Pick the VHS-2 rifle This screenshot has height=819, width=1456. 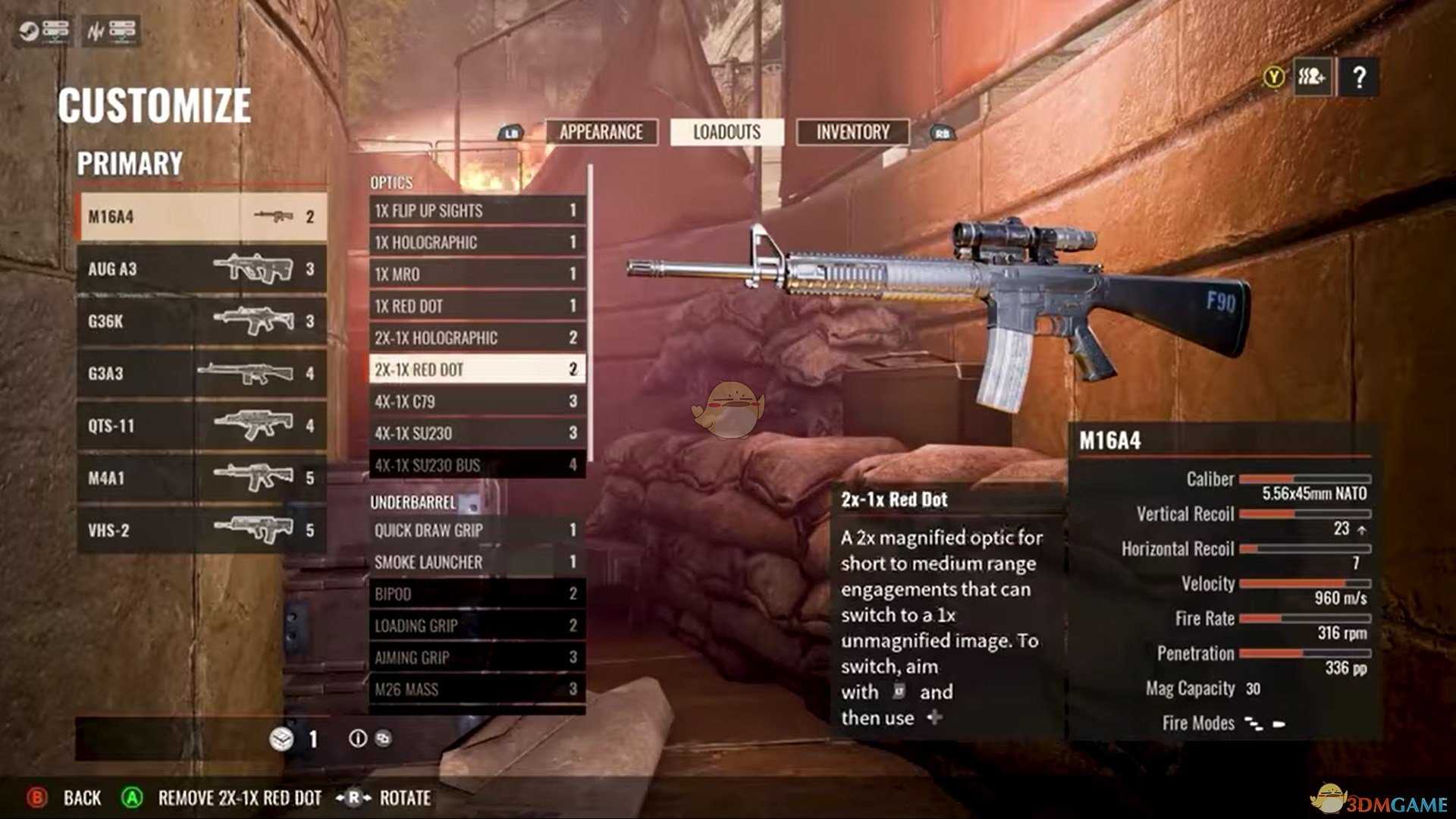point(202,531)
